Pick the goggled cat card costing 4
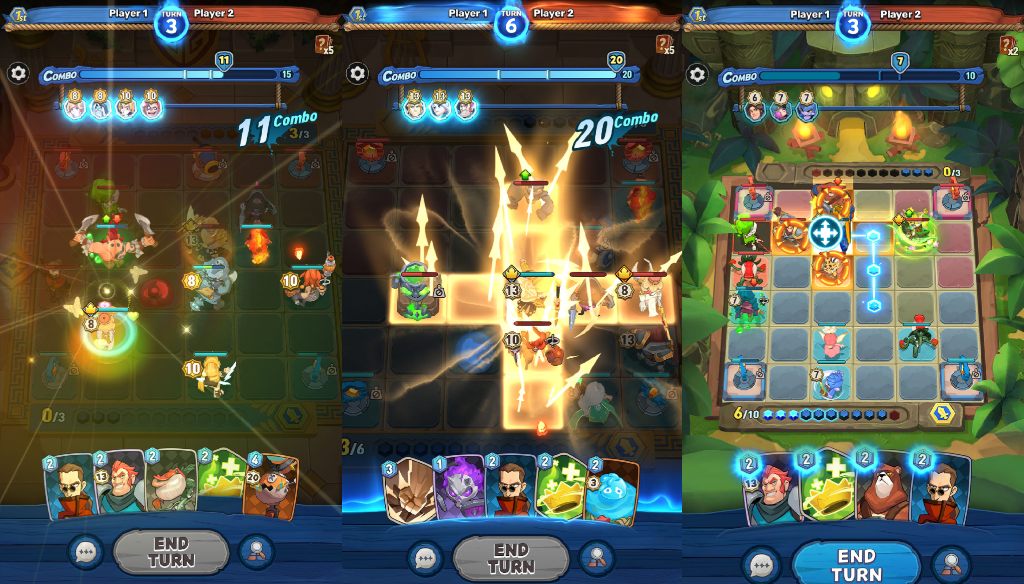 click(270, 487)
